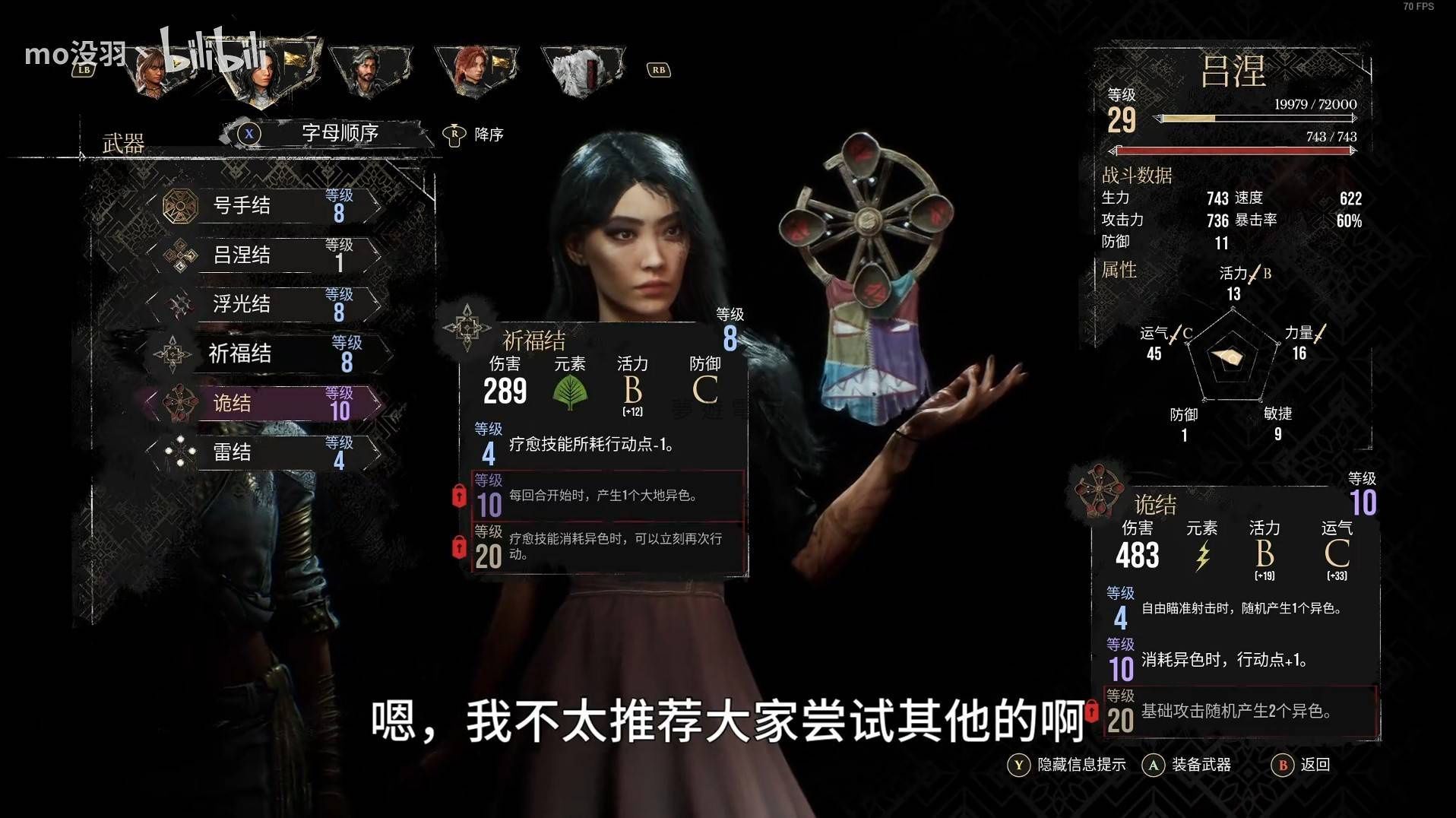Select the equipped 诡结 weapon
1456x818 pixels.
(266, 403)
